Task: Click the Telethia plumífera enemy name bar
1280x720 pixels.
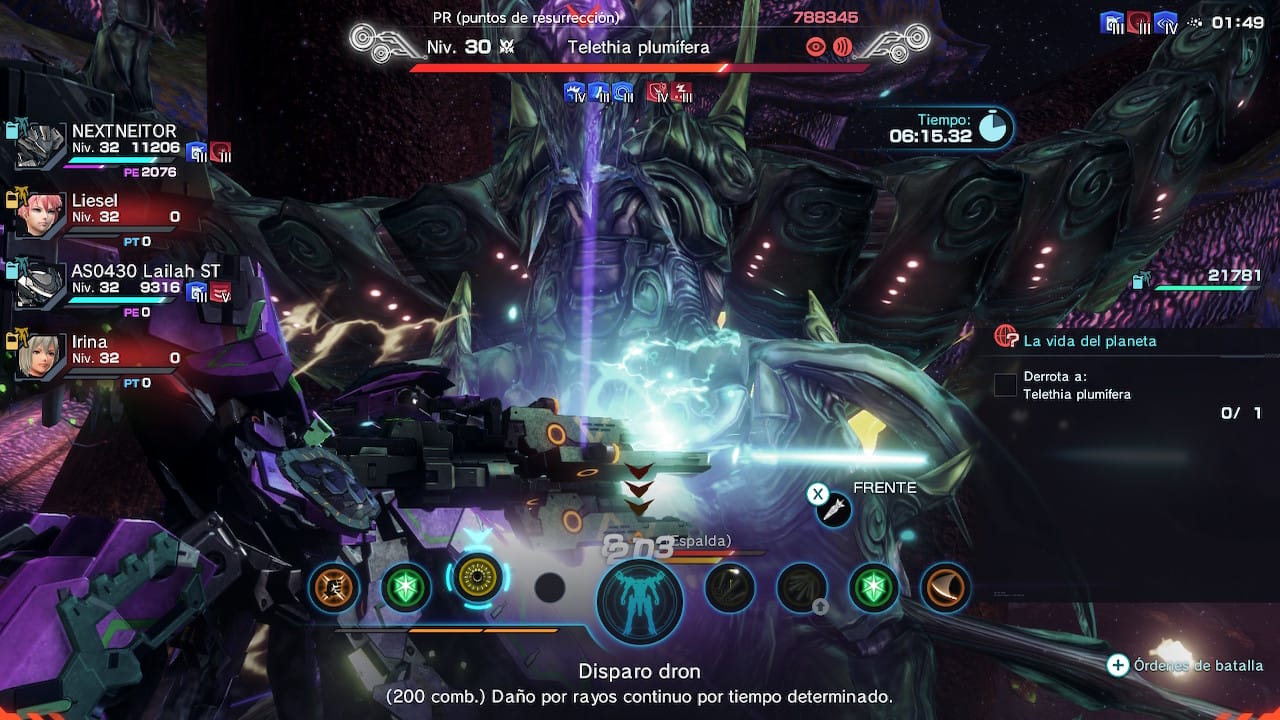Action: pos(638,47)
